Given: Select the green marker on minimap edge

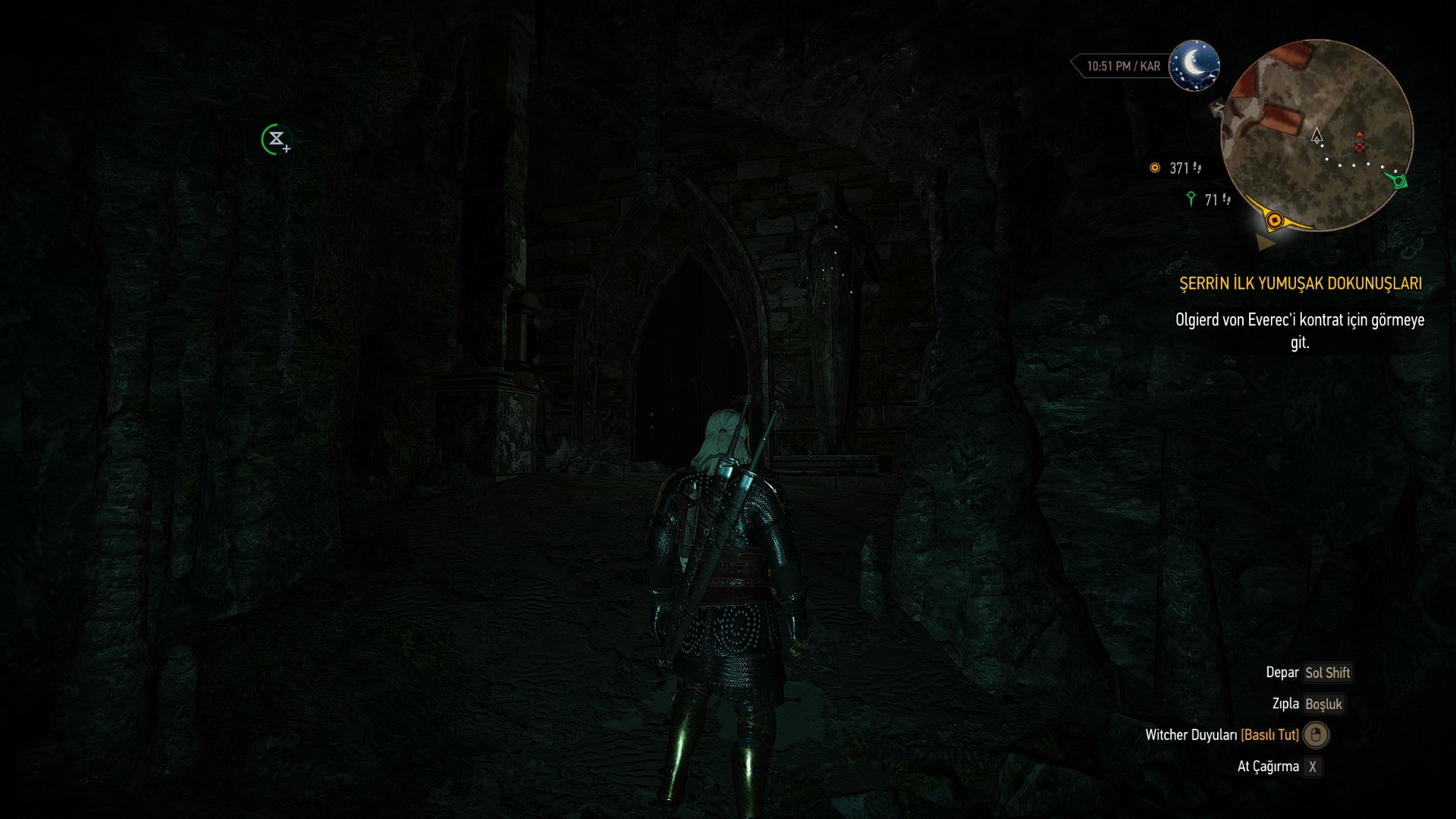Looking at the screenshot, I should (x=1398, y=181).
